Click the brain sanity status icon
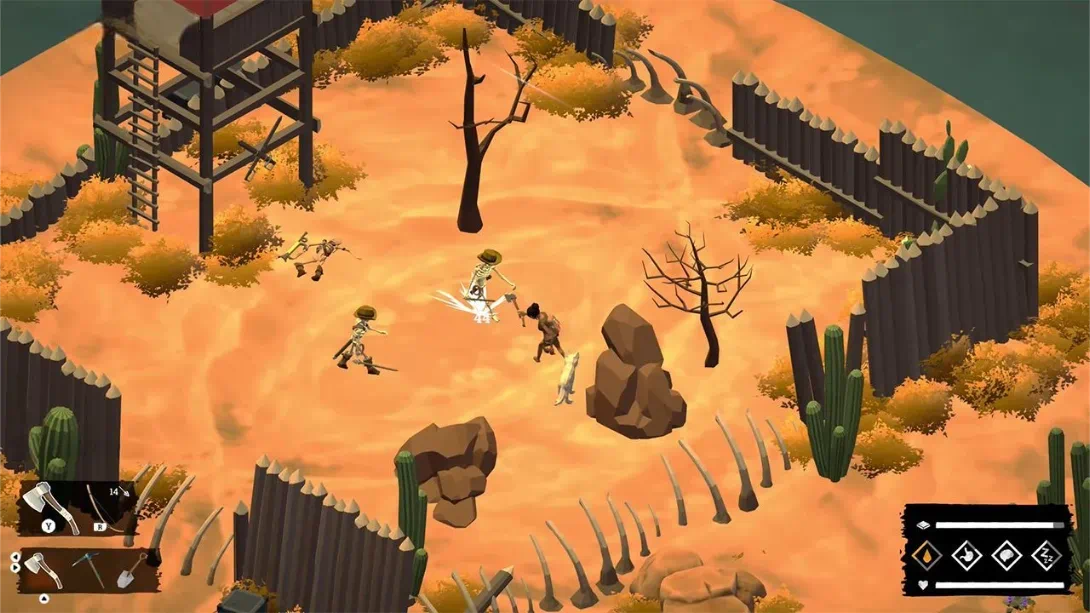This screenshot has height=613, width=1090. (x=1008, y=554)
